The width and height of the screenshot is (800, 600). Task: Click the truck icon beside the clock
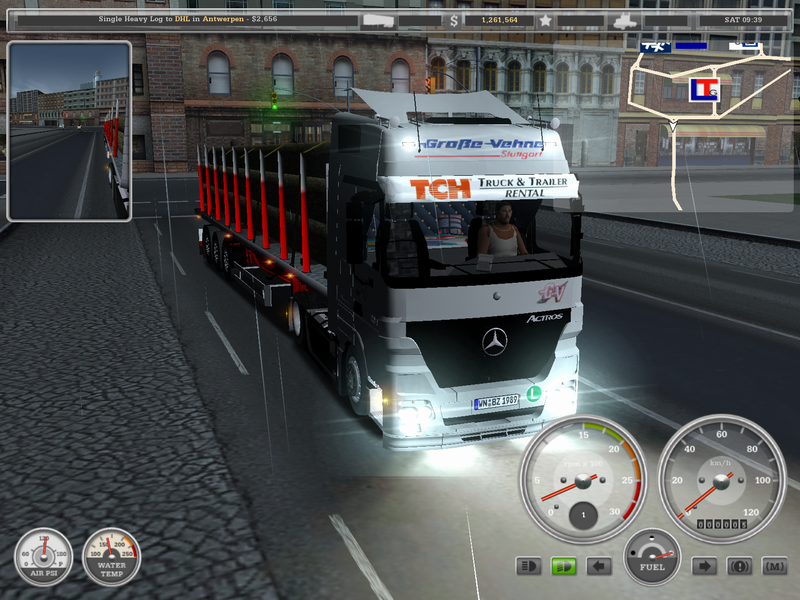click(625, 19)
